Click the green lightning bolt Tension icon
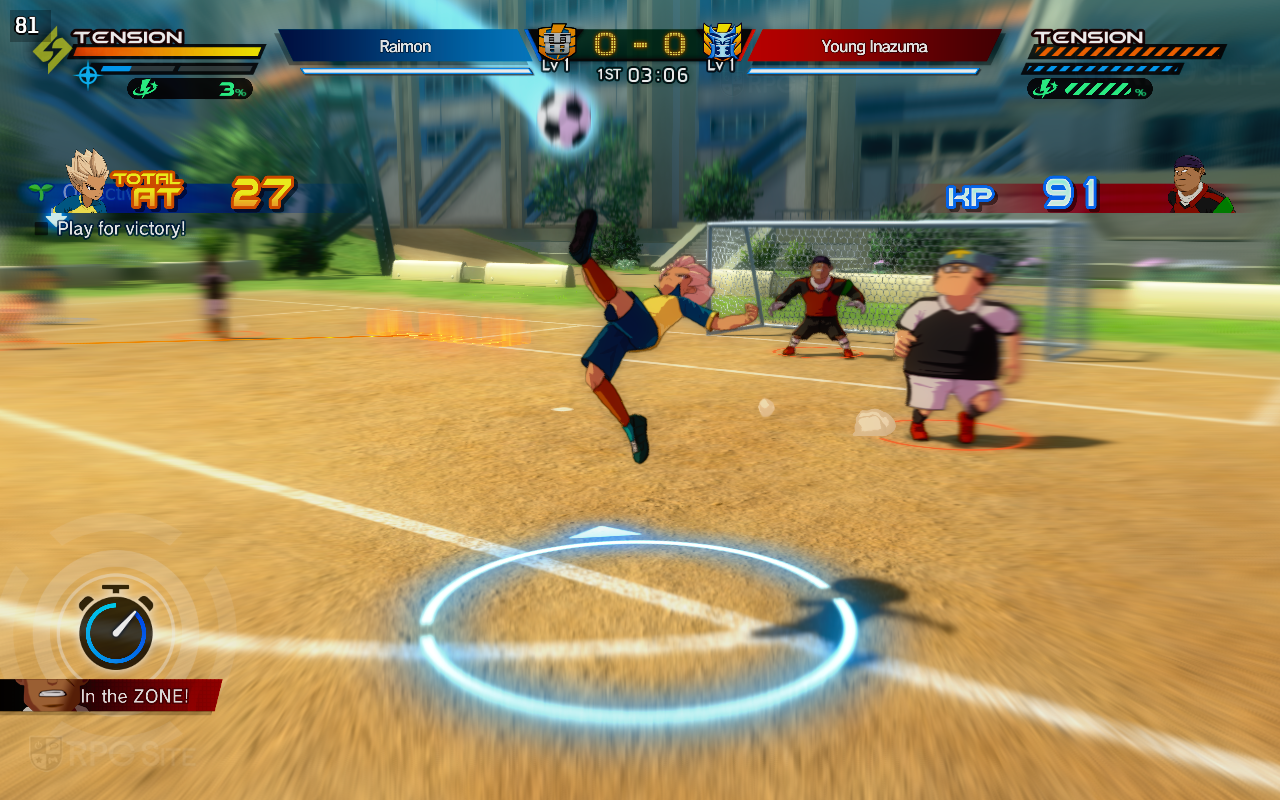The width and height of the screenshot is (1280, 800). point(51,50)
